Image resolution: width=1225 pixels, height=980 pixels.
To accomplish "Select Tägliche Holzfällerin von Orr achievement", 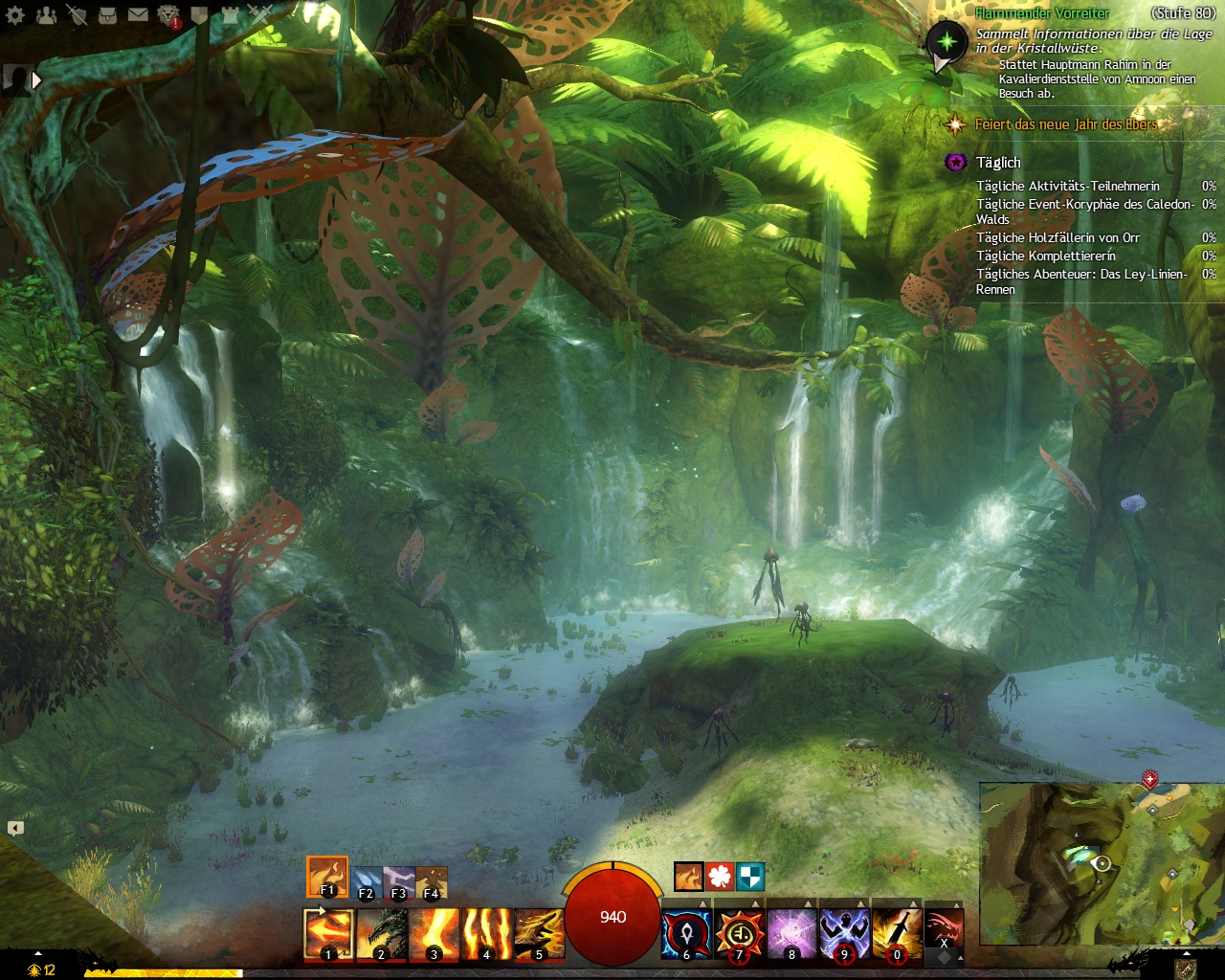I will (x=1058, y=237).
